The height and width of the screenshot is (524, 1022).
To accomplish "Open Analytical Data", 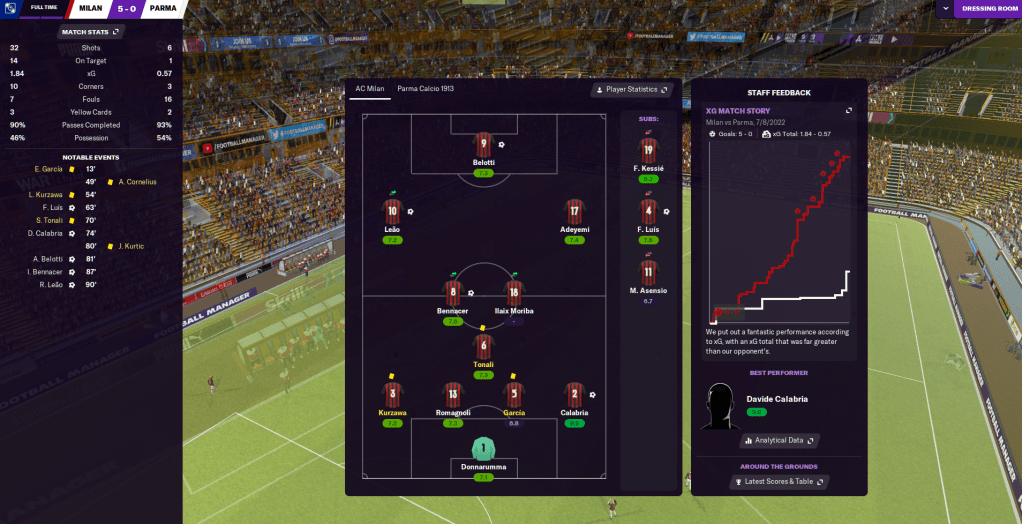I will pos(779,440).
